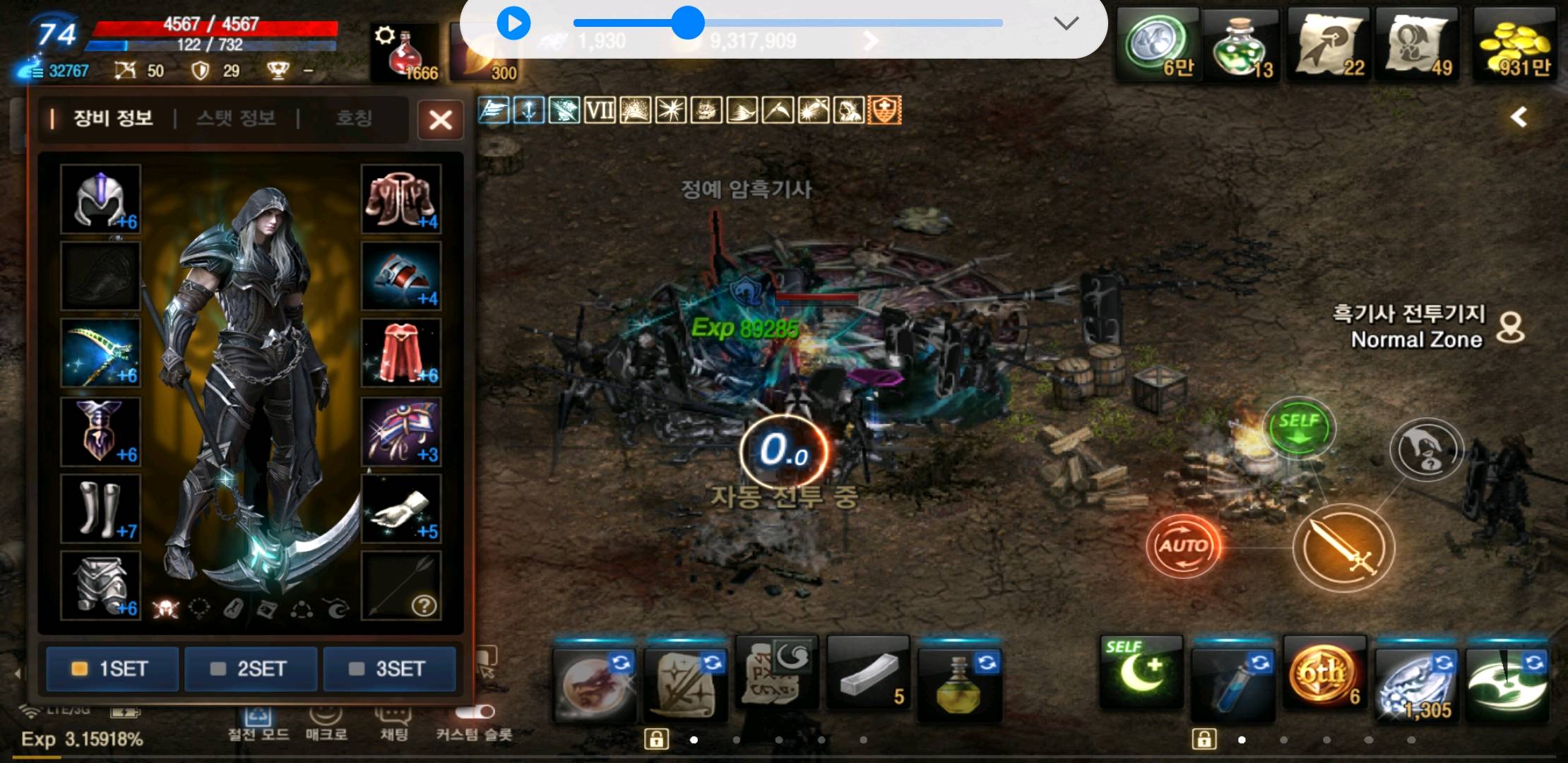
Task: Switch to the 3SET equipment preset
Action: pyautogui.click(x=389, y=668)
